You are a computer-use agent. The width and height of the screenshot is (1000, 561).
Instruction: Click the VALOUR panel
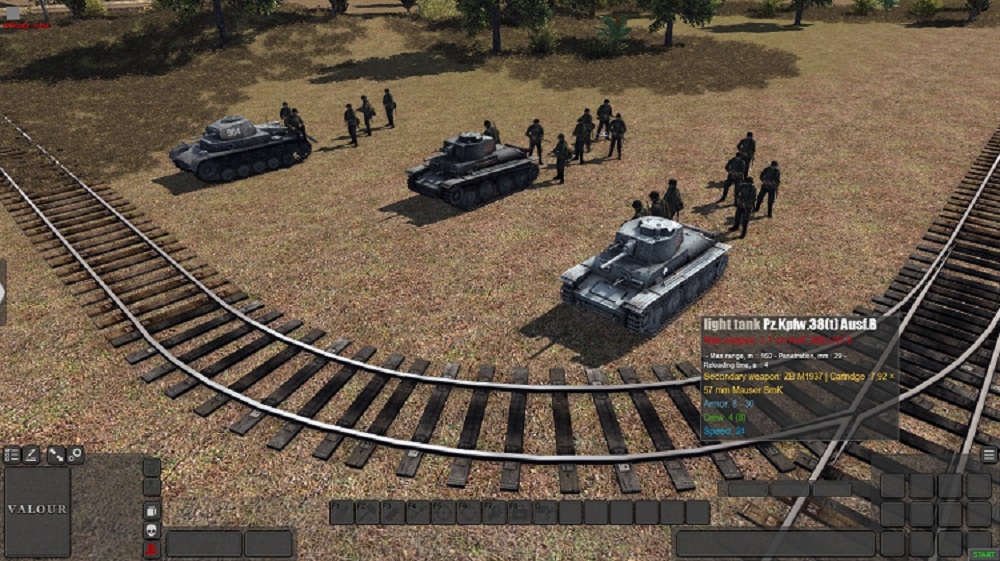[38, 511]
